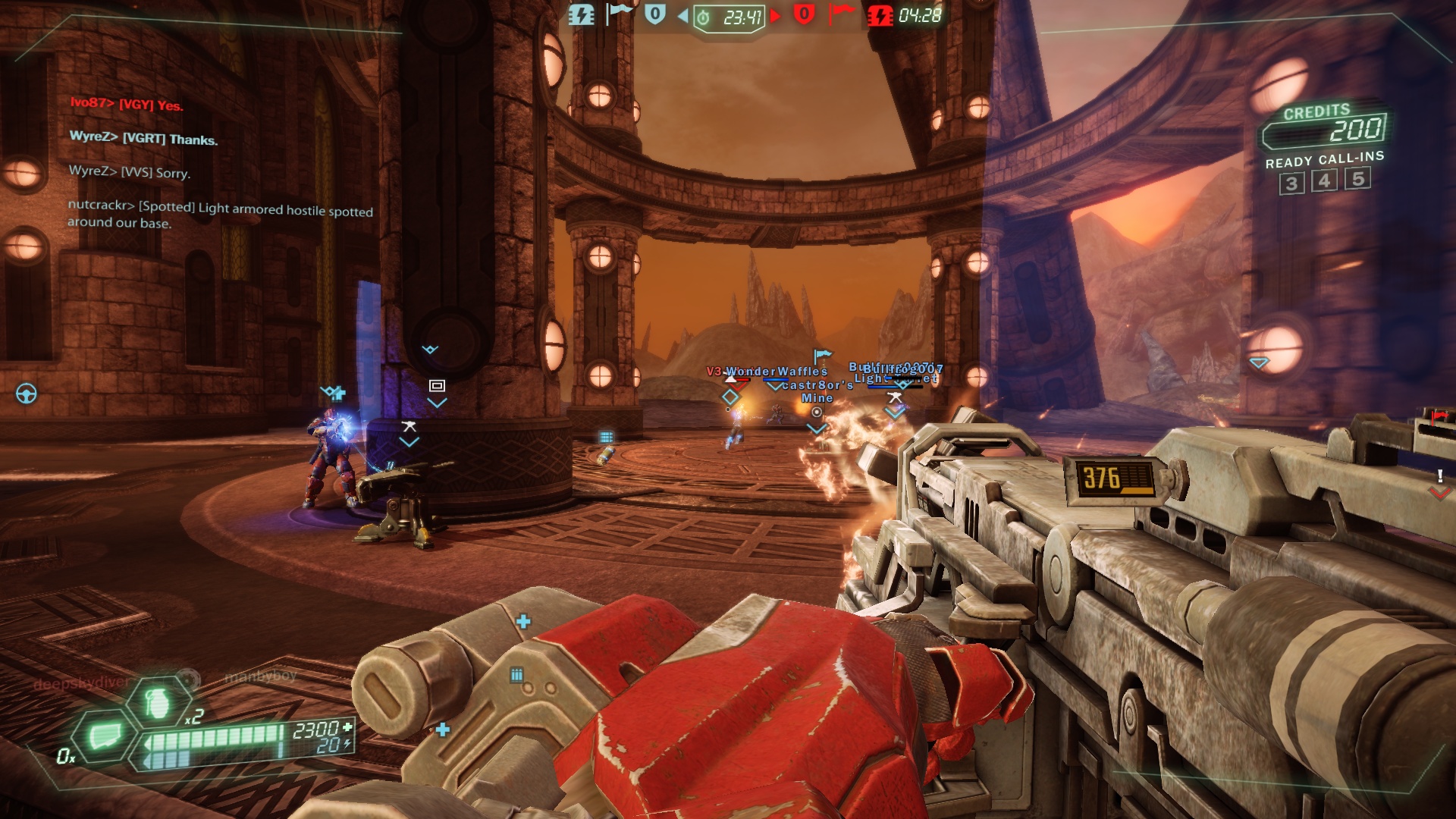Click the blue team generator icon
Viewport: 1456px width, 819px height.
582,15
